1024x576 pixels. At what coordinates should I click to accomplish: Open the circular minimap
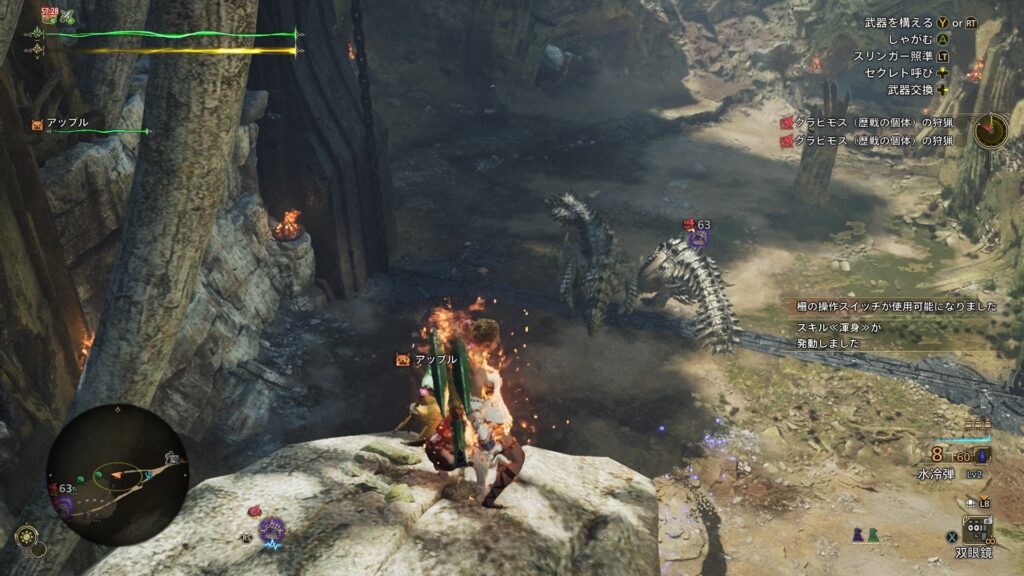[117, 474]
